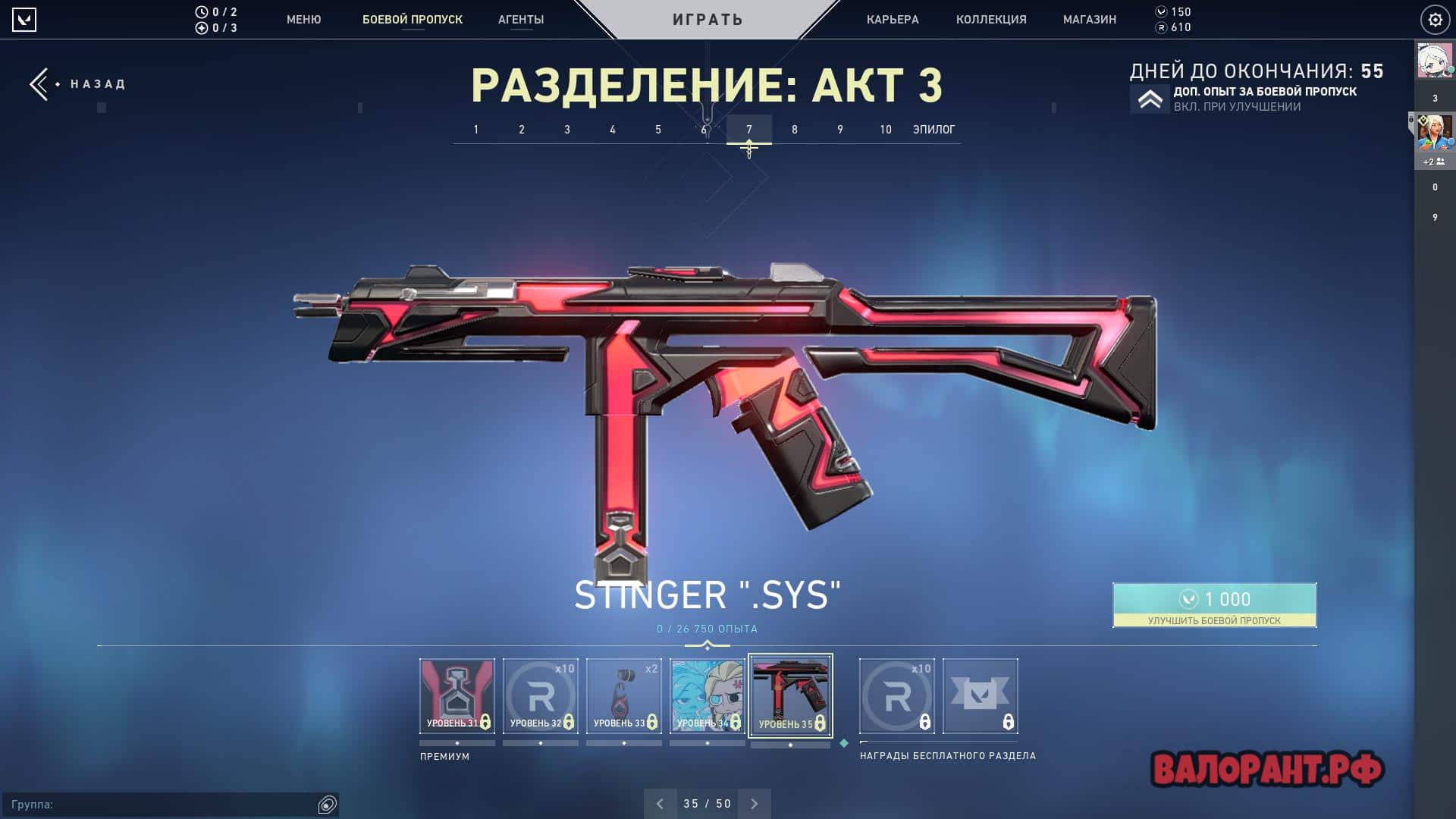Image resolution: width=1456 pixels, height=819 pixels.
Task: Open the МАГАЗИН store
Action: (x=1090, y=20)
